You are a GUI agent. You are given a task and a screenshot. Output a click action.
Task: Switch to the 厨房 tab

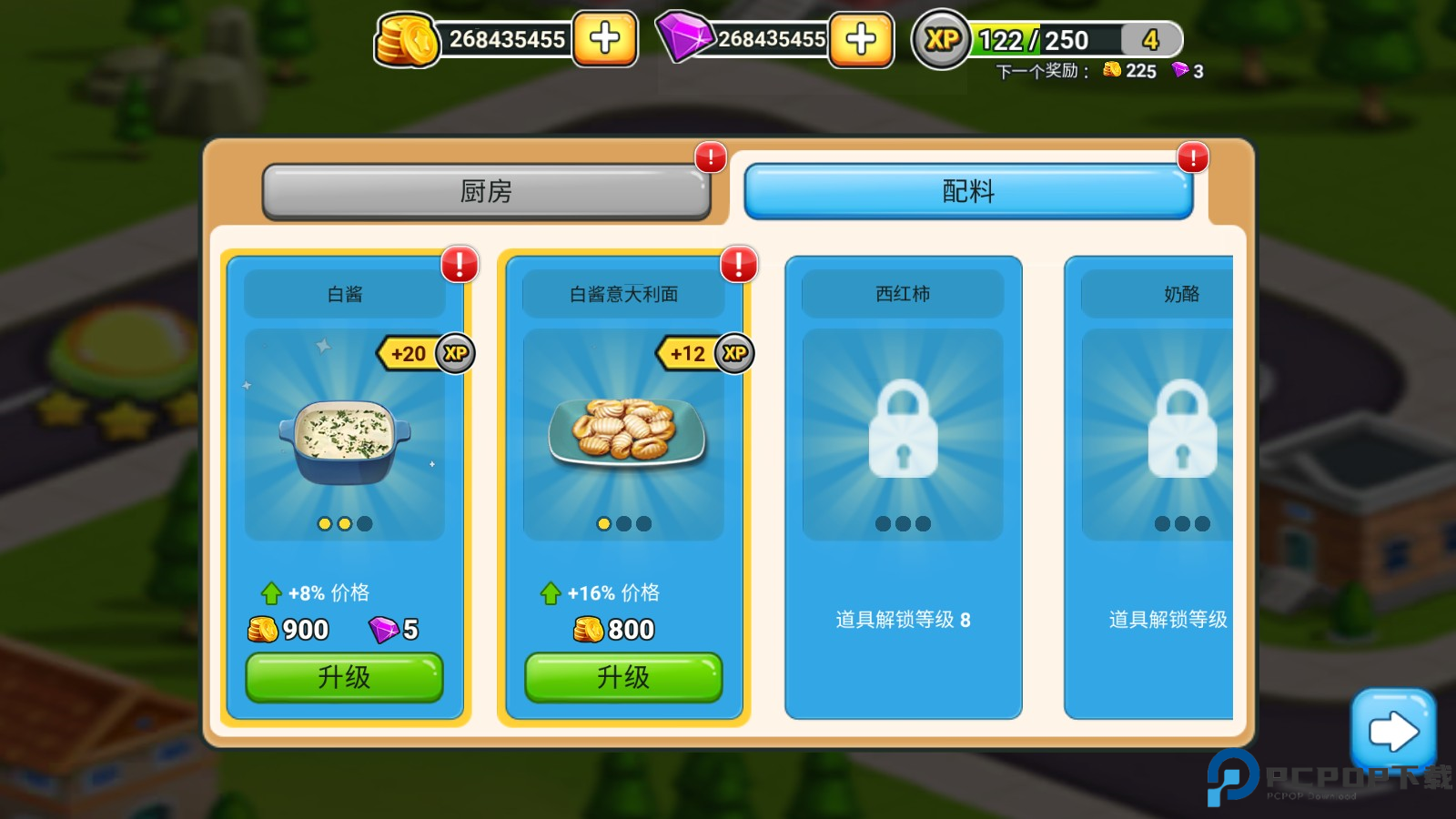tap(487, 191)
